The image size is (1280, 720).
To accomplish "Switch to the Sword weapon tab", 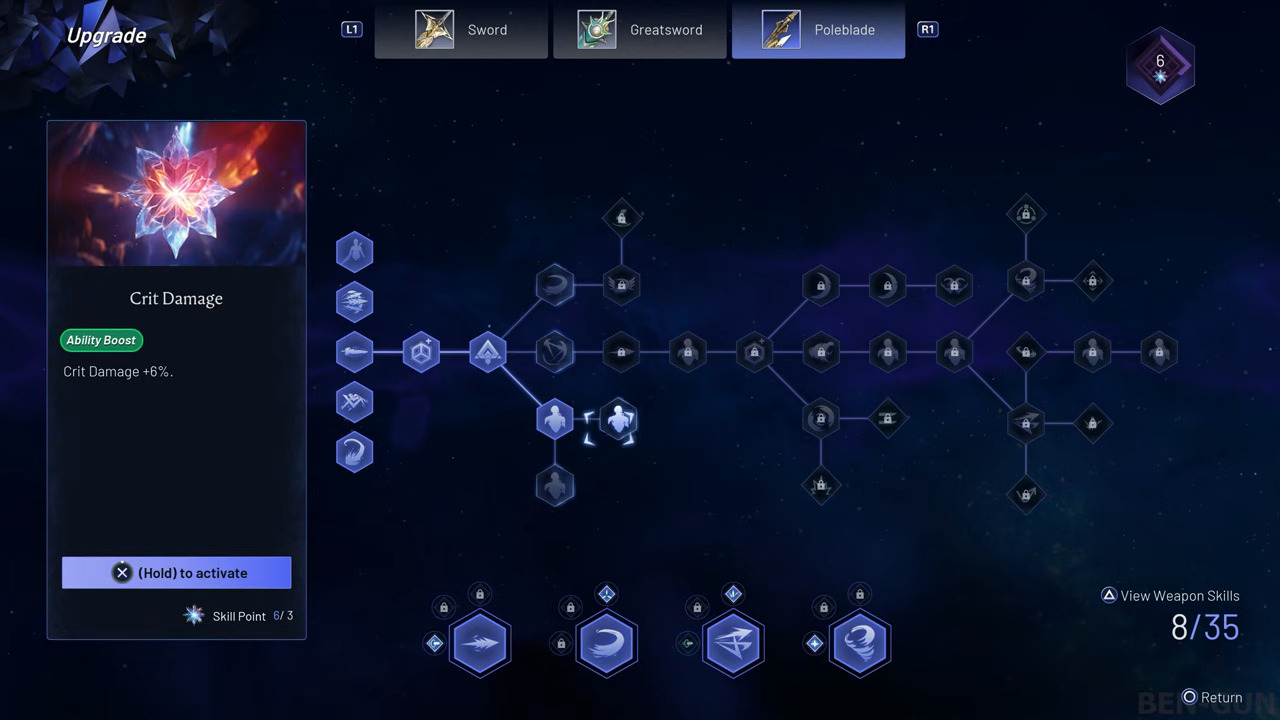I will tap(461, 30).
